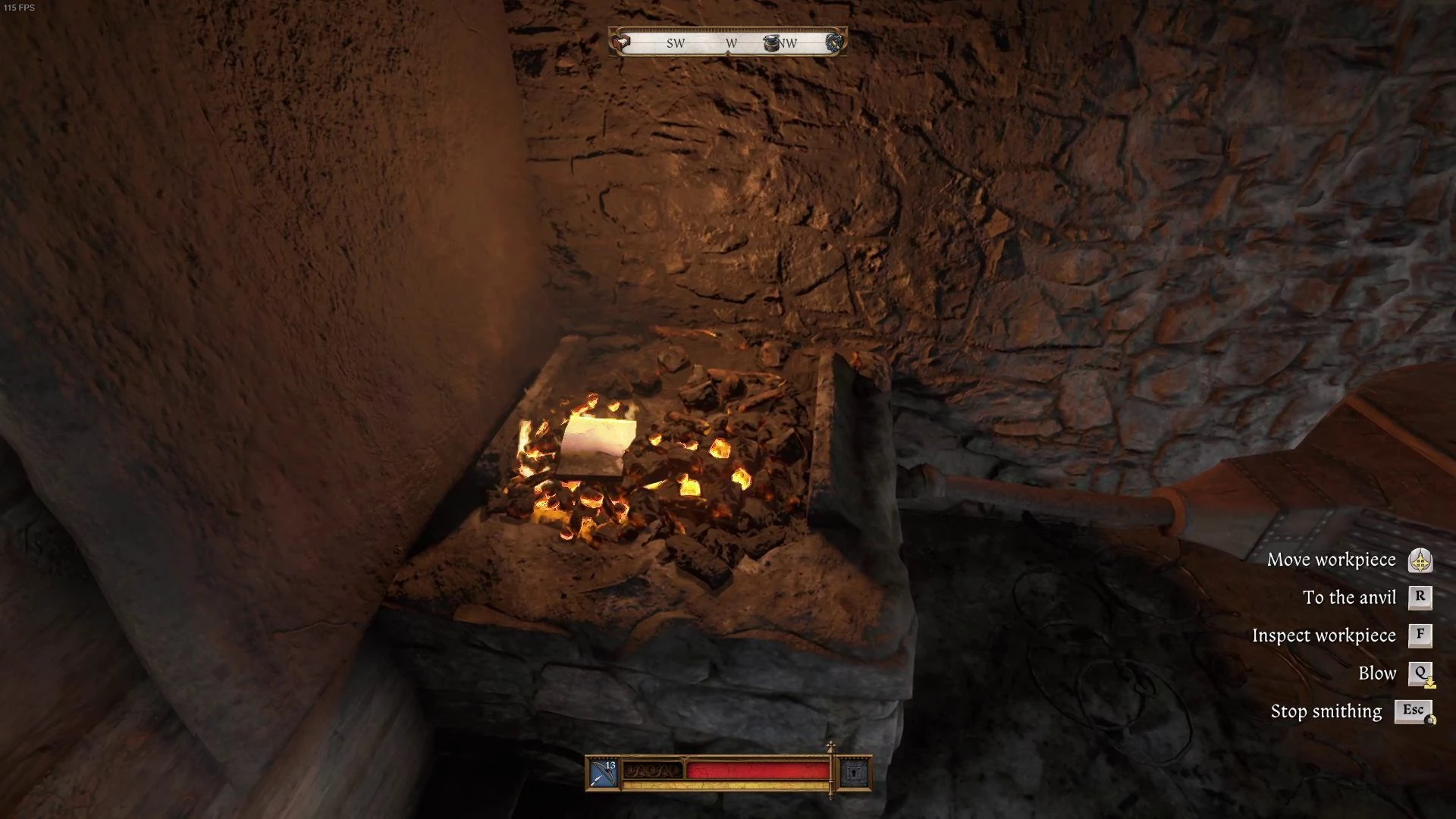Select the cooking pot compass marker
The height and width of the screenshot is (819, 1456).
click(771, 42)
